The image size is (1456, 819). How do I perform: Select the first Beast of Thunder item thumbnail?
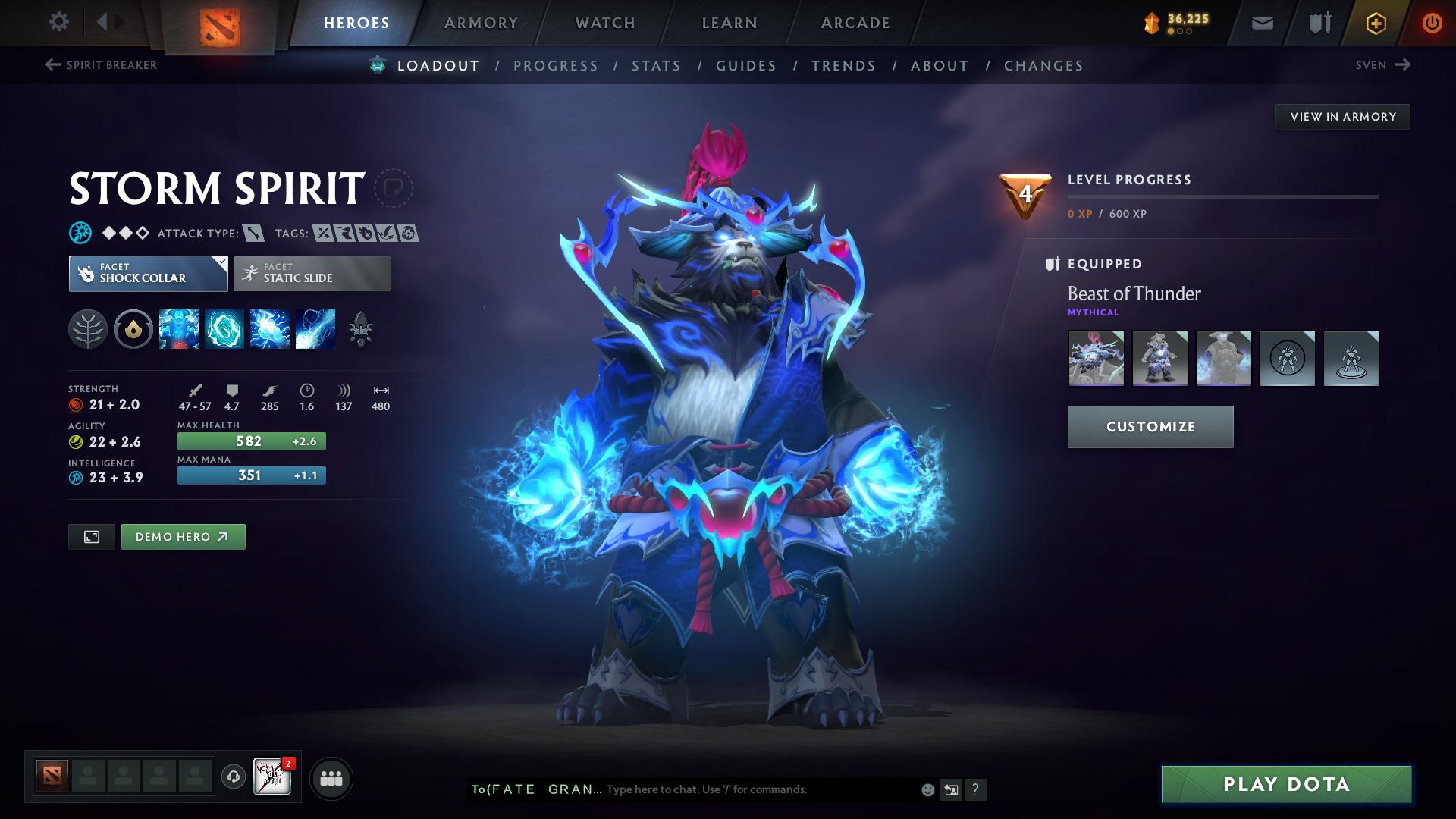[x=1096, y=358]
